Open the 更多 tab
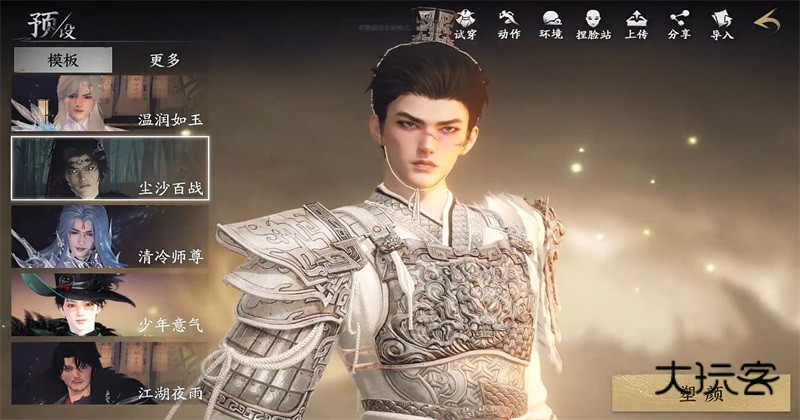The height and width of the screenshot is (420, 800). [165, 60]
